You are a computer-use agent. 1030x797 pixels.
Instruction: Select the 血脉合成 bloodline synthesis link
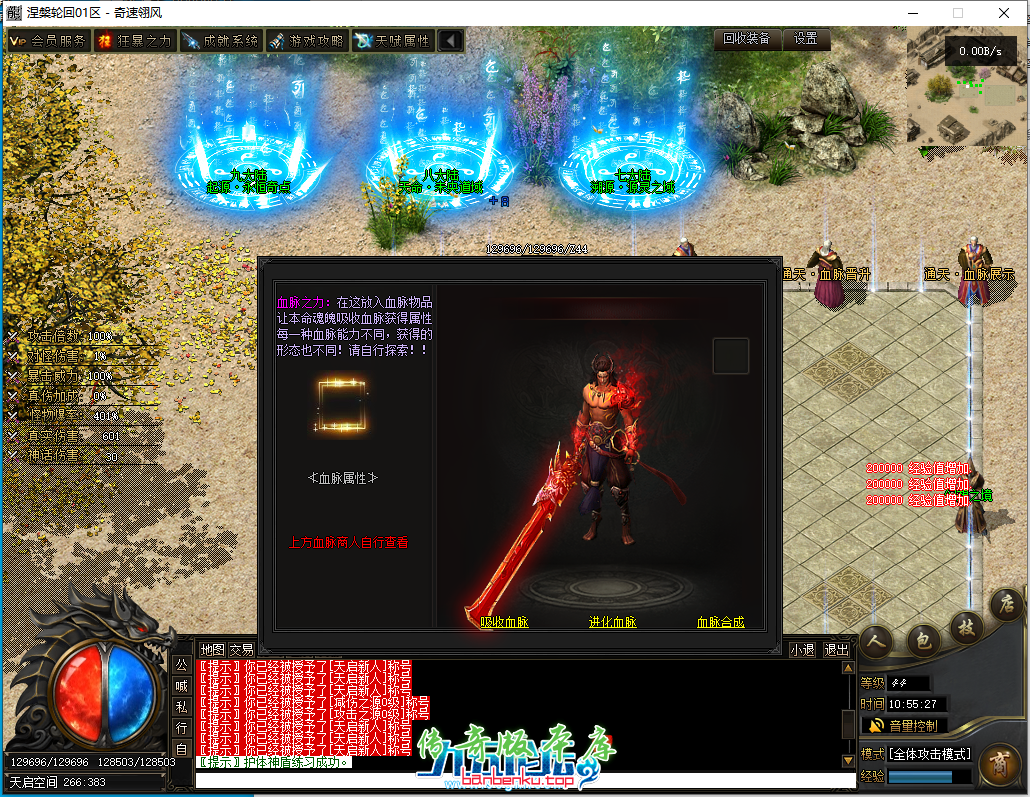pos(720,622)
